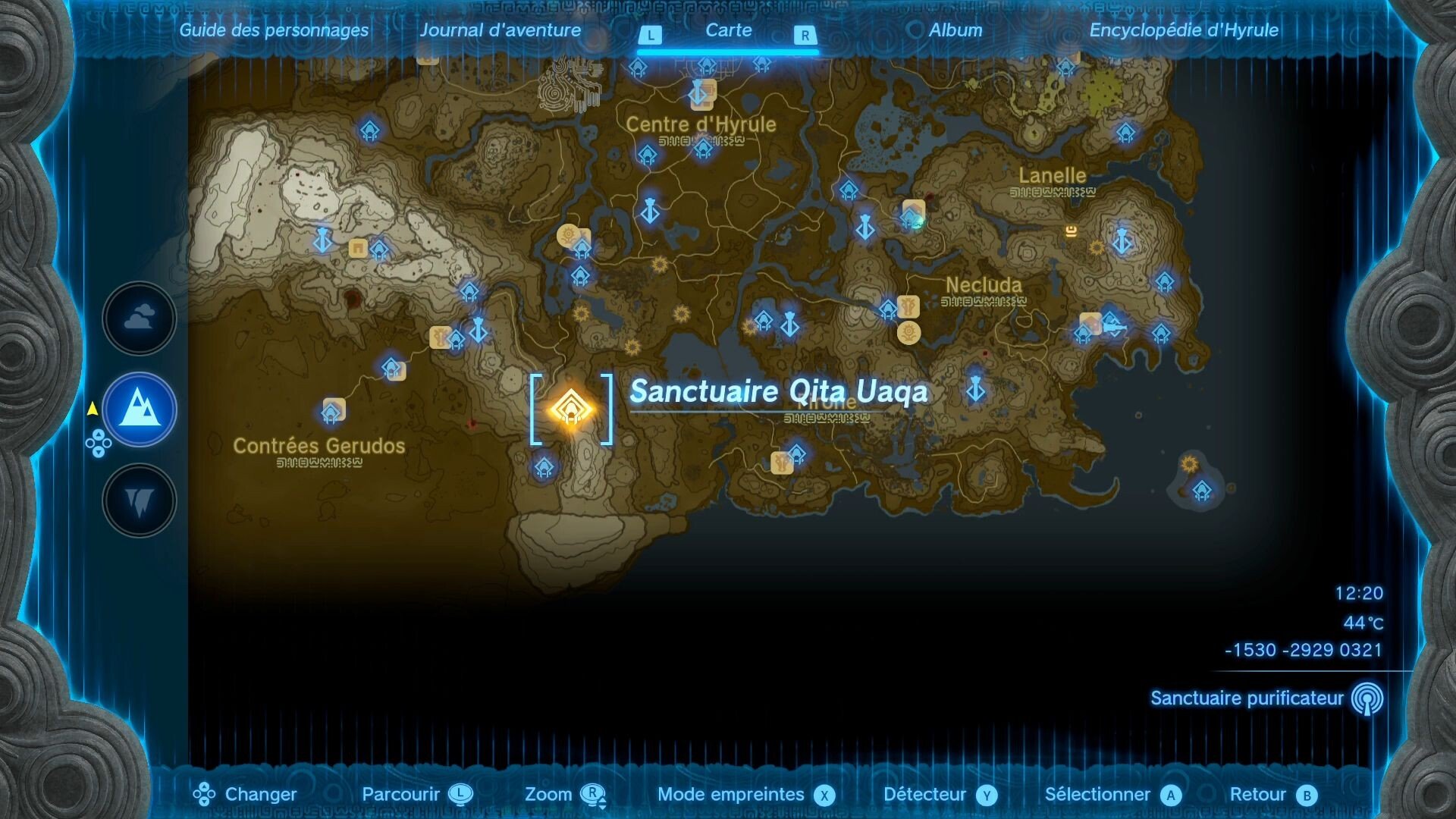The width and height of the screenshot is (1456, 819).
Task: Select the Depths layer icon below the mountain icon
Action: [x=140, y=500]
